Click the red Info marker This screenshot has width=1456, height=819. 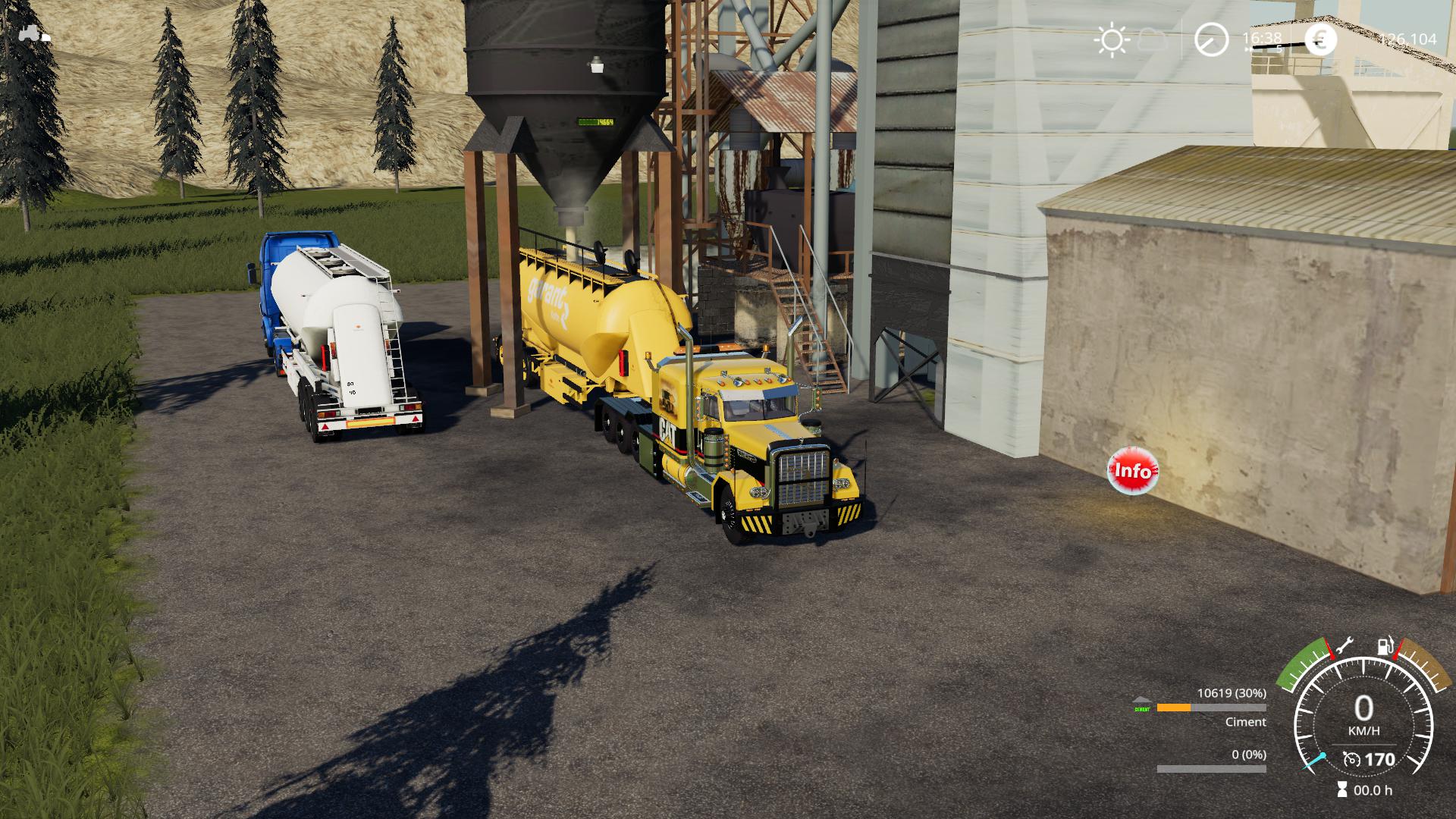pyautogui.click(x=1132, y=471)
